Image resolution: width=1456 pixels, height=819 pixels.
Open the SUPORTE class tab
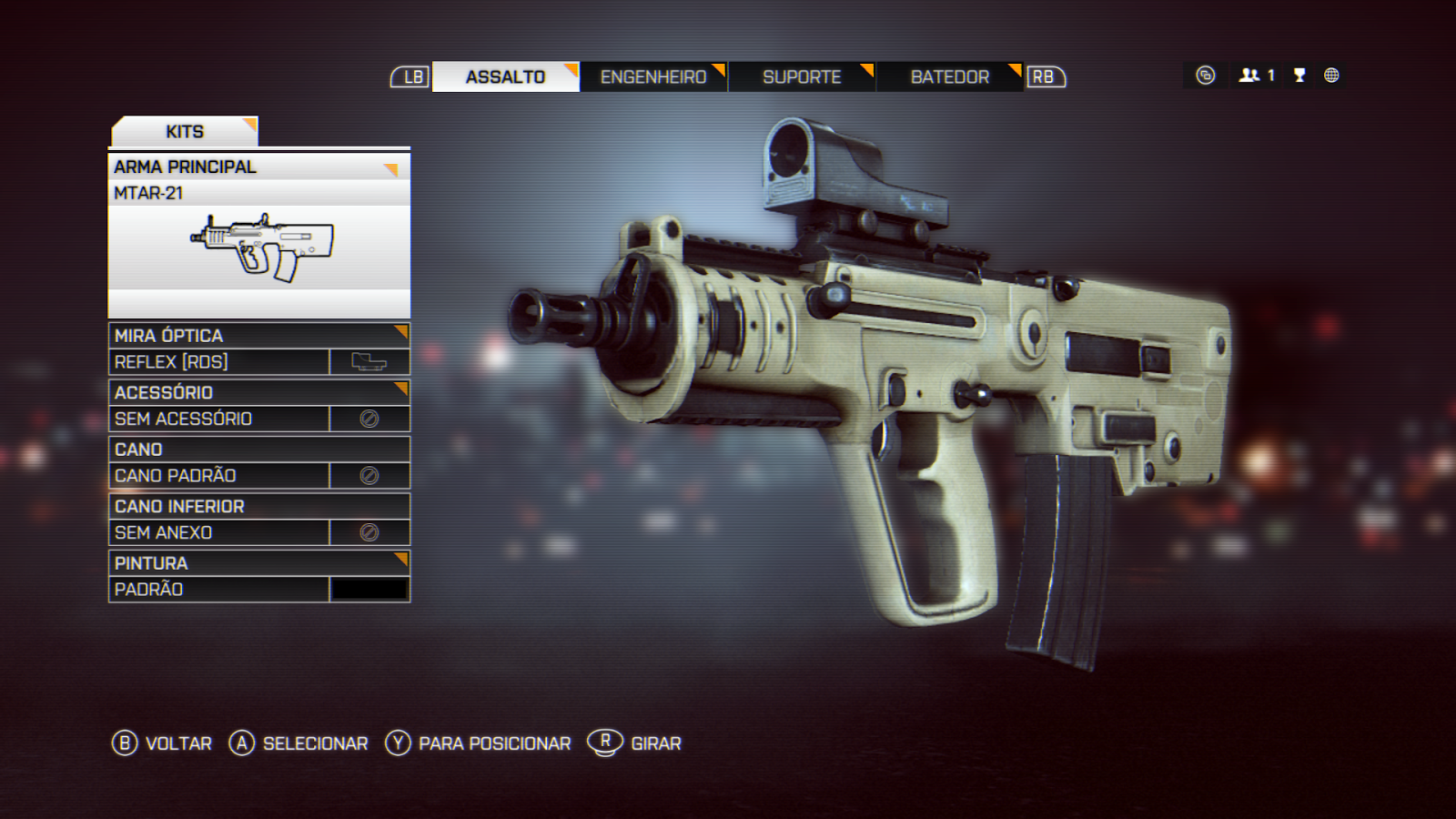coord(801,77)
